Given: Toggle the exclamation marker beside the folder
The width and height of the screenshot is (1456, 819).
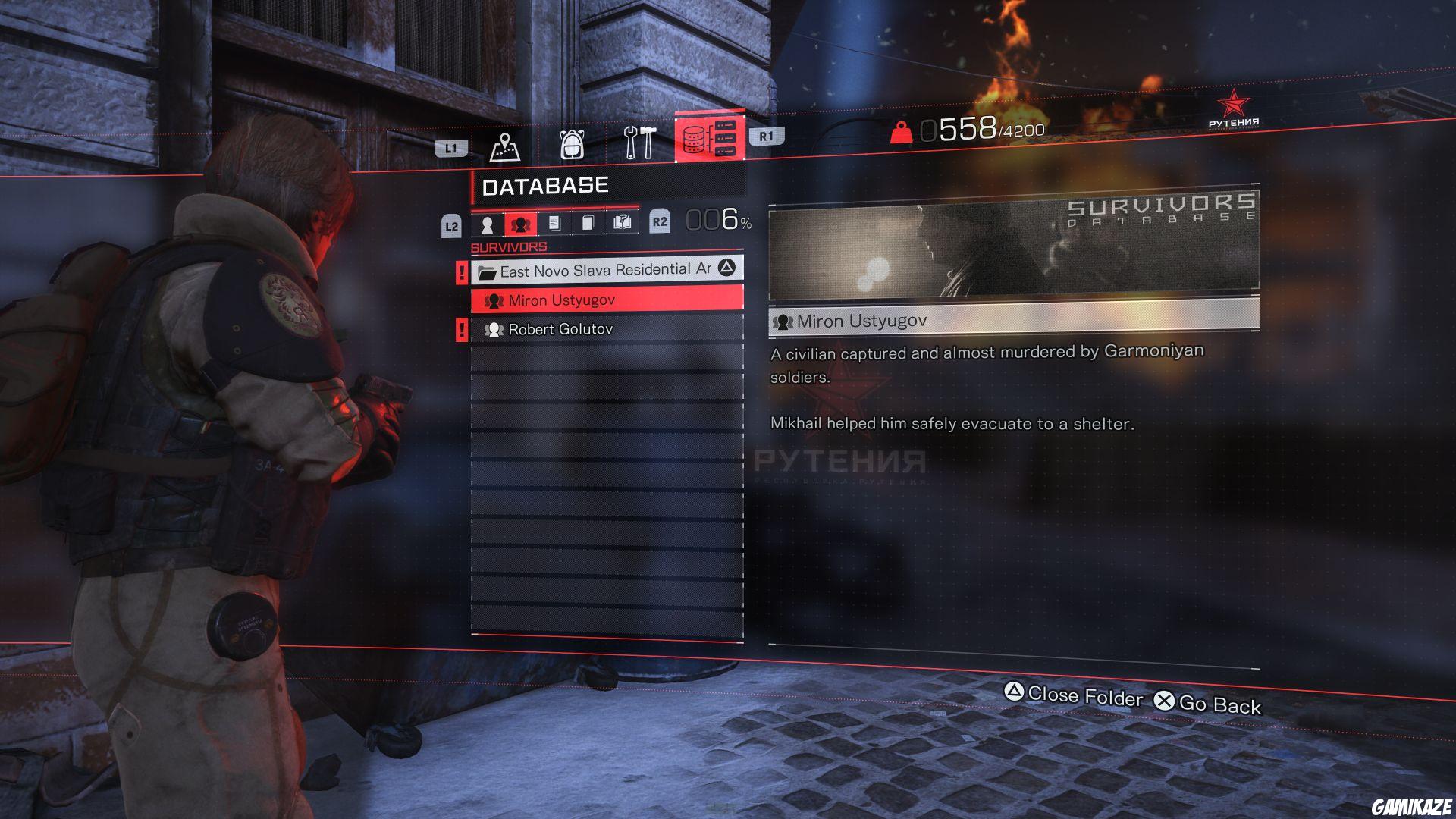Looking at the screenshot, I should (x=461, y=271).
